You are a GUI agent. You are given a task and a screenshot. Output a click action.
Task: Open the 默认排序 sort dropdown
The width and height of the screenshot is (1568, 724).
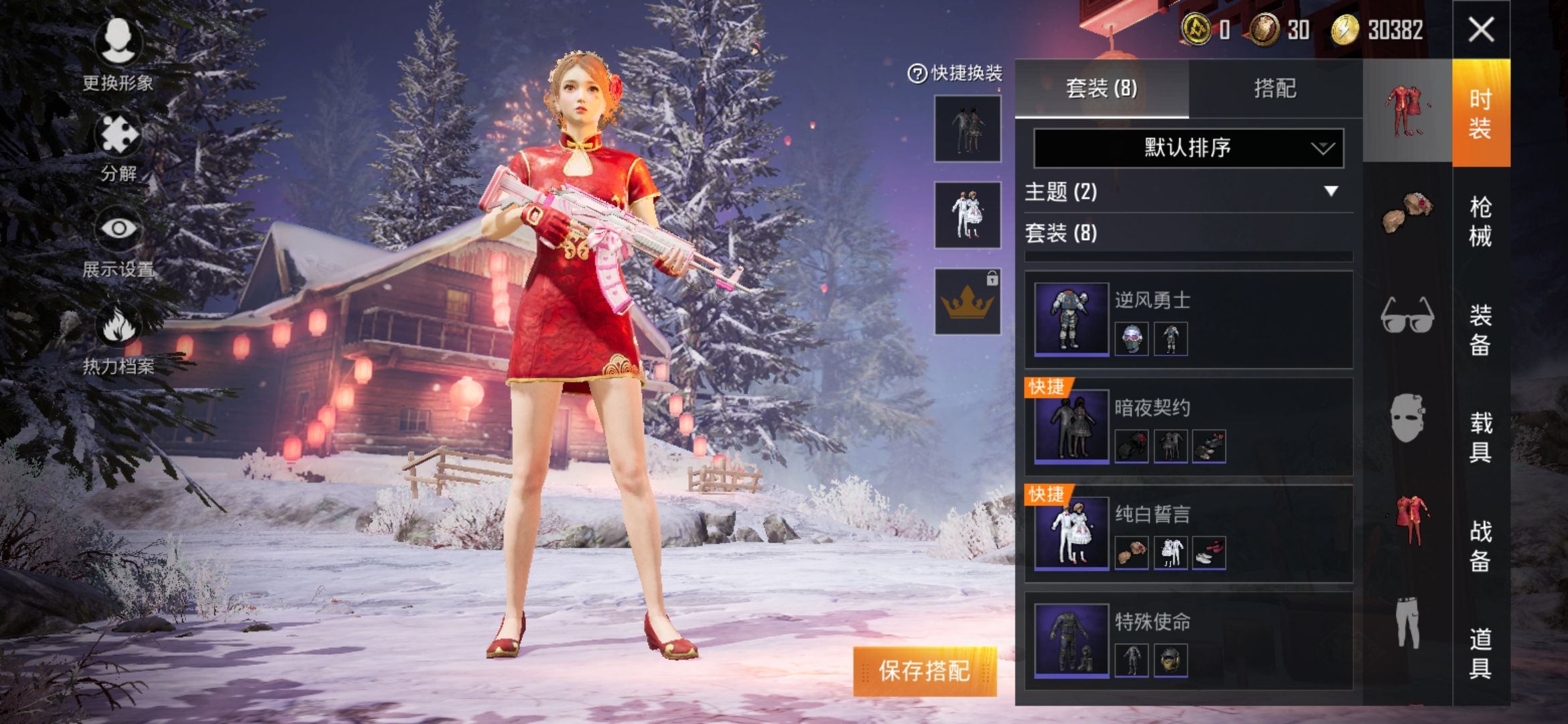tap(1188, 147)
